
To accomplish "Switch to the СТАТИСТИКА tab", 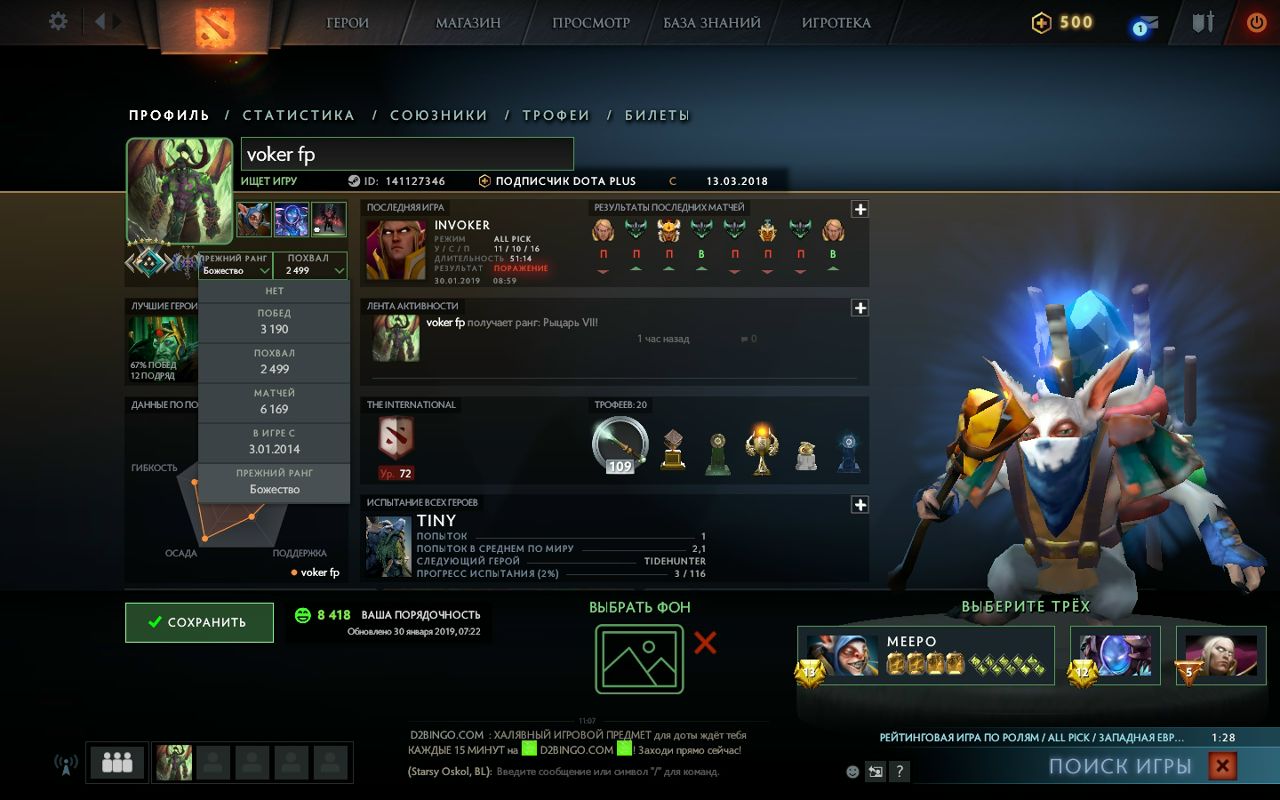I will (x=298, y=115).
